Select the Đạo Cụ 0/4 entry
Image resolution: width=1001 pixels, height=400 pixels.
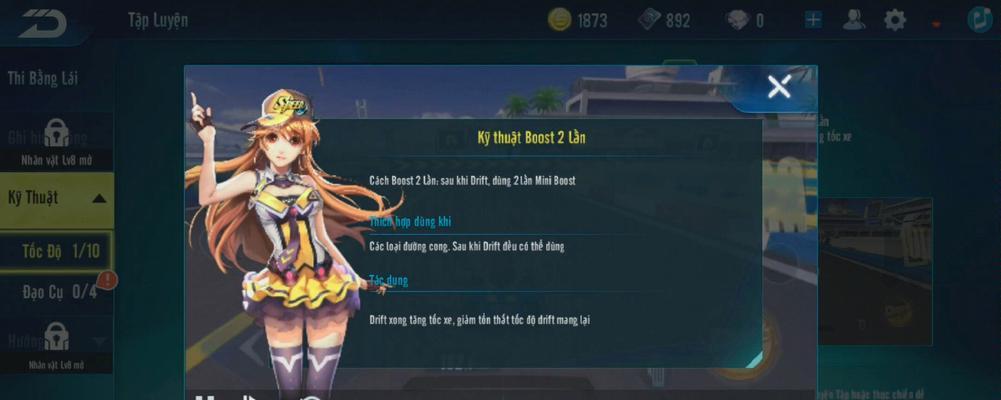click(60, 292)
